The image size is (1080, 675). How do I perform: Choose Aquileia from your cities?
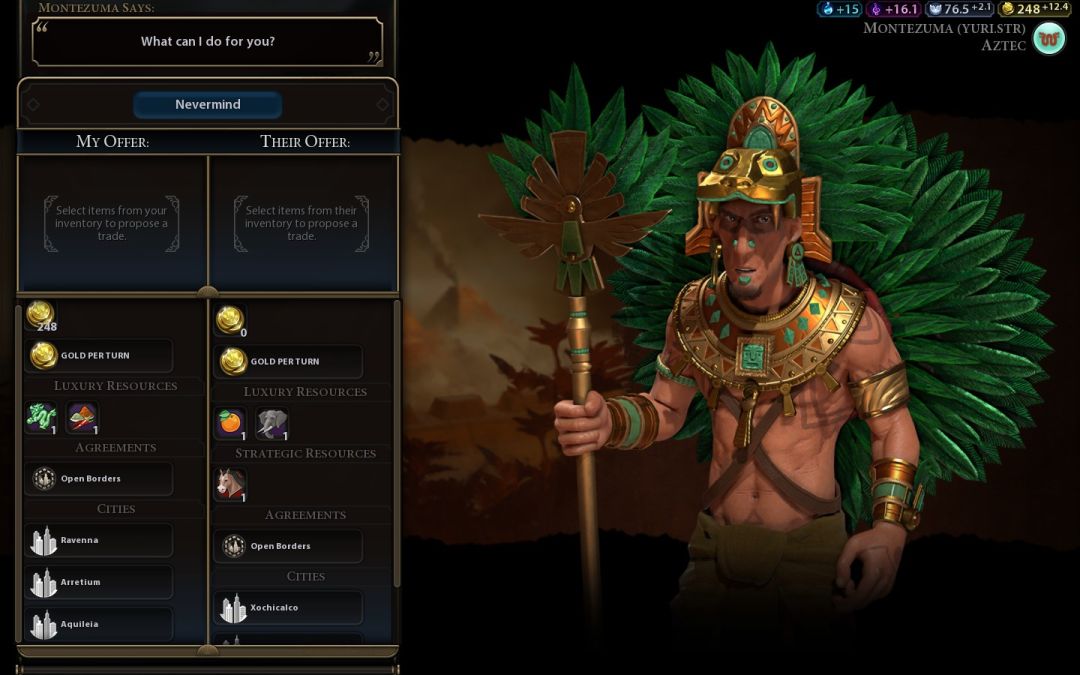click(x=98, y=624)
